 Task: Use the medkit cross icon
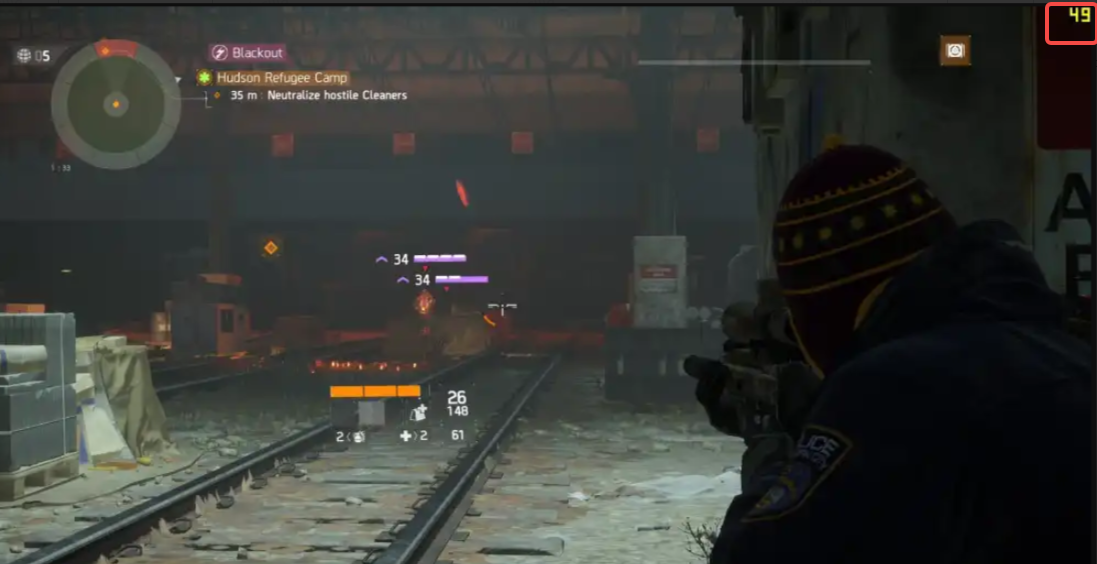click(x=406, y=436)
